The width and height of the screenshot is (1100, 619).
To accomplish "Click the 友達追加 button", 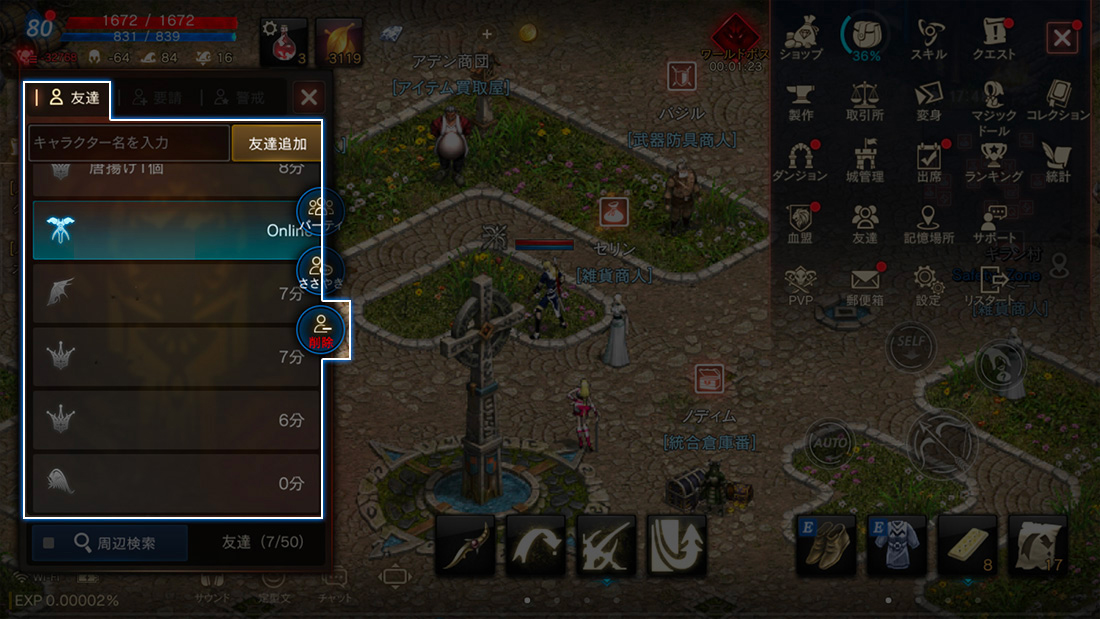I will pyautogui.click(x=277, y=143).
